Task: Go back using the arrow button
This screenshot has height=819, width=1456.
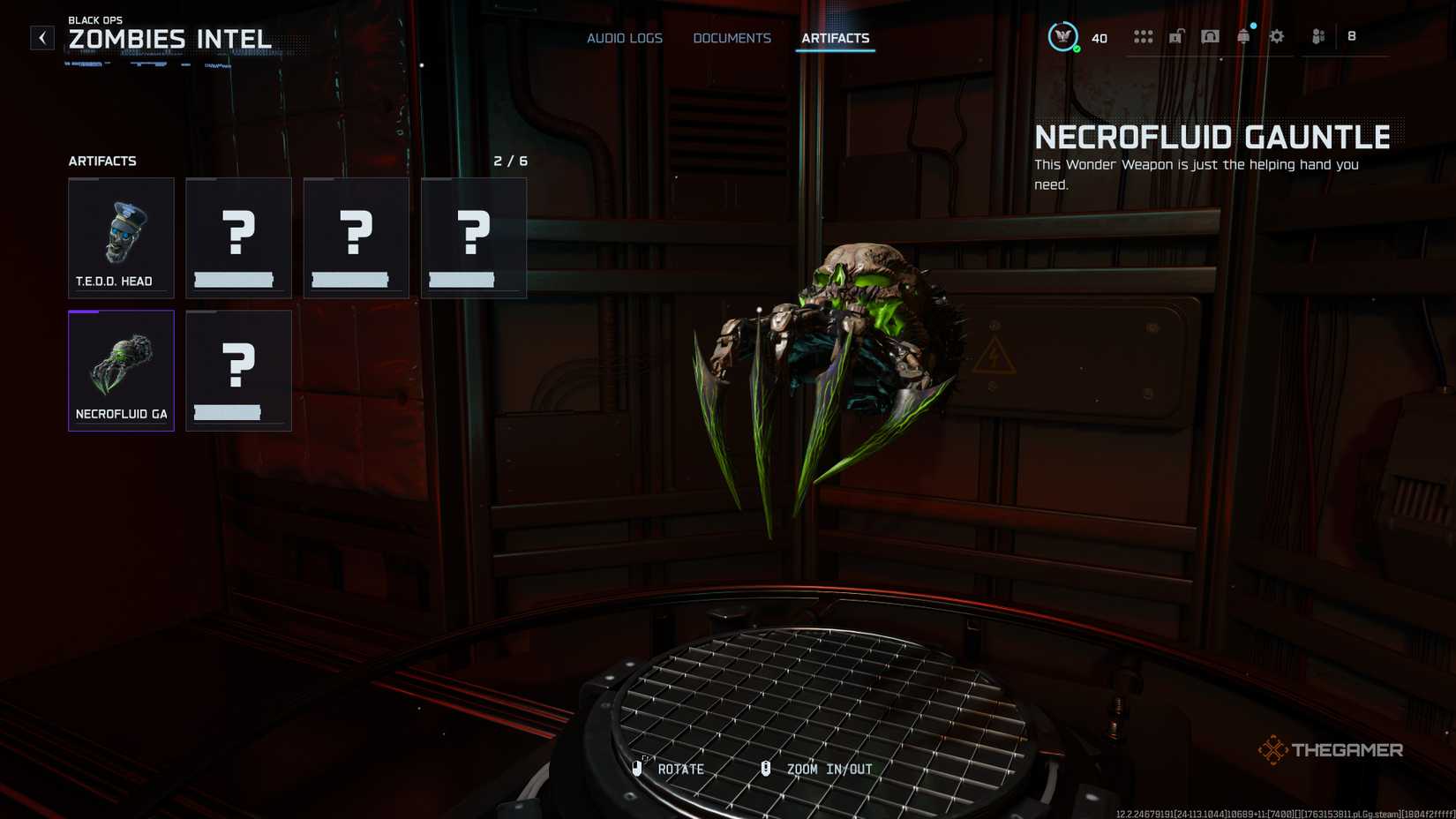Action: coord(42,38)
